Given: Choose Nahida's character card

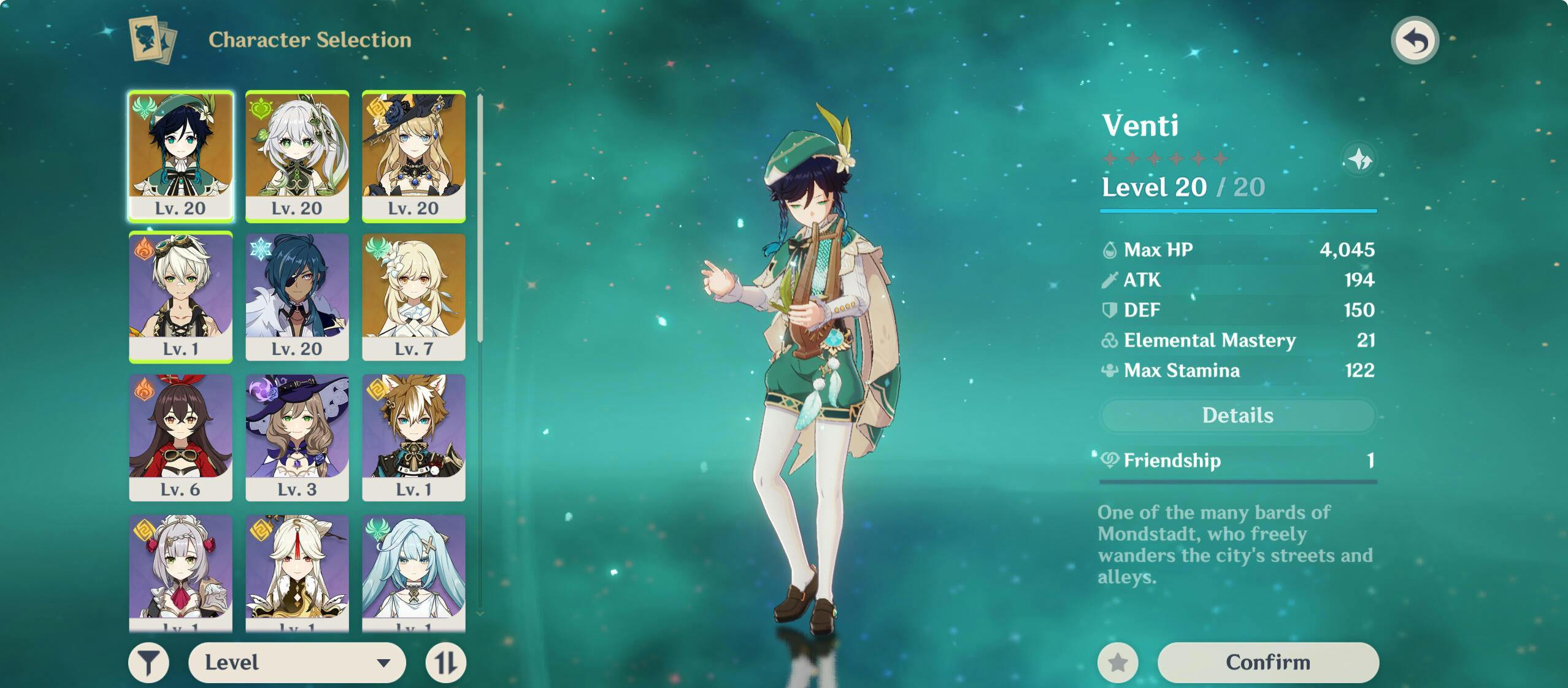Looking at the screenshot, I should 297,156.
